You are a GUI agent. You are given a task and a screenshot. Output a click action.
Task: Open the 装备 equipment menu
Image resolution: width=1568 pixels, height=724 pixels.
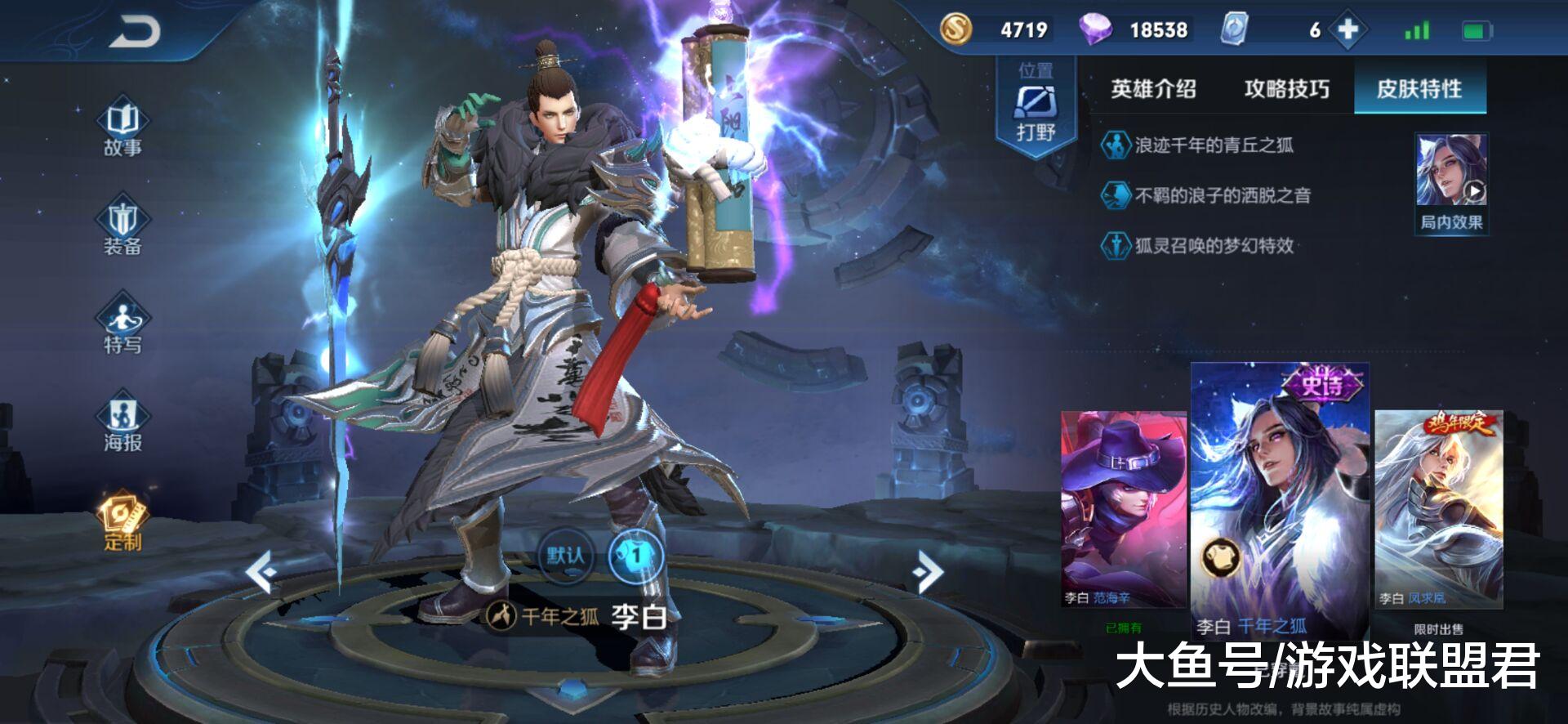click(122, 227)
